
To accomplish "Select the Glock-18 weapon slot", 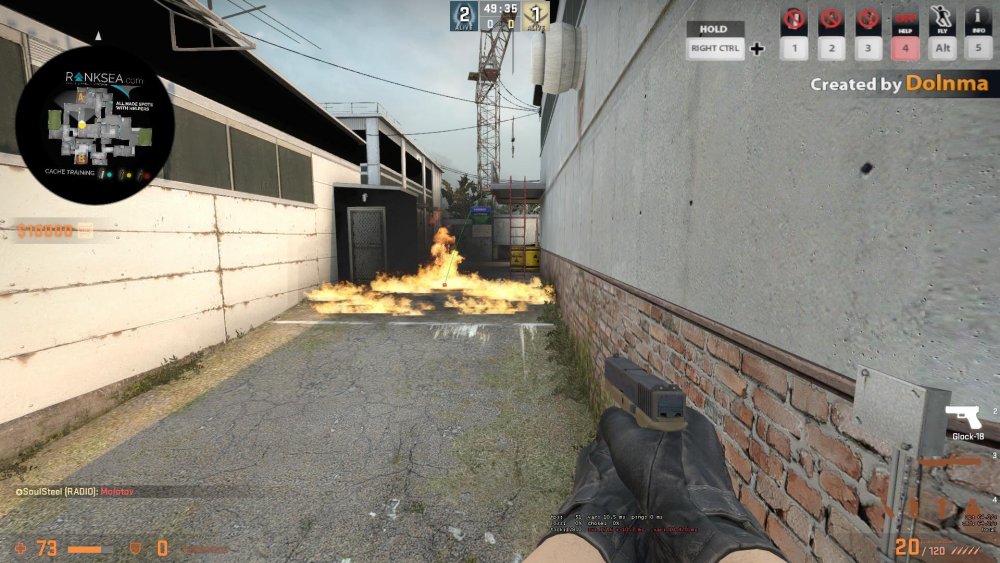I will [963, 417].
